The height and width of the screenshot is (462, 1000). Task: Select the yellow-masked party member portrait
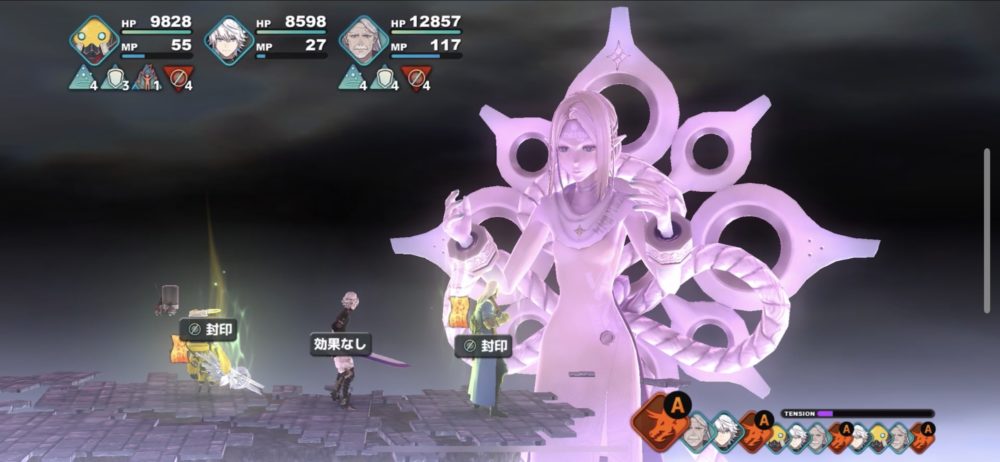[95, 40]
